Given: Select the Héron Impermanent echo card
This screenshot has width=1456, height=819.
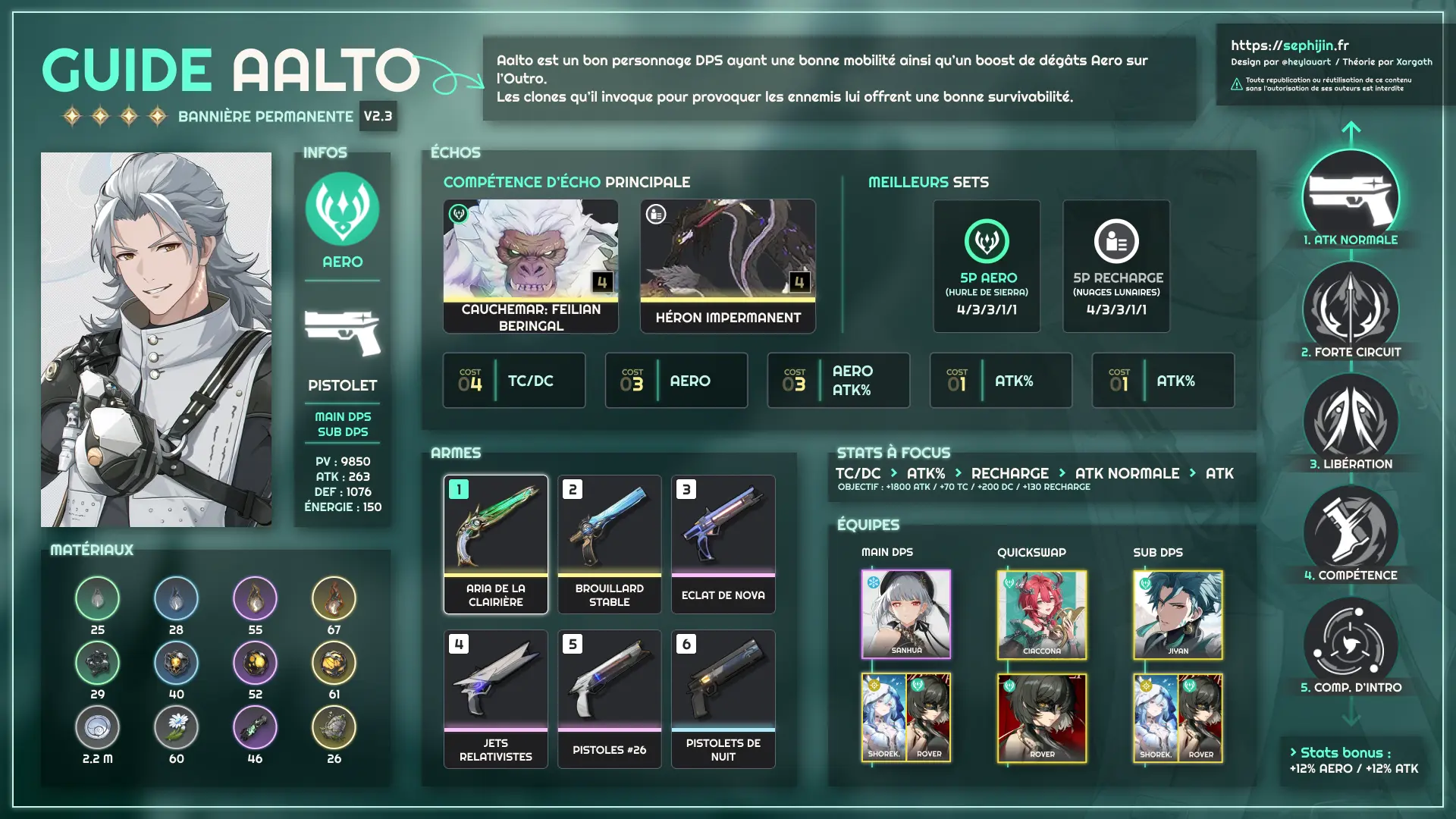Looking at the screenshot, I should [727, 265].
